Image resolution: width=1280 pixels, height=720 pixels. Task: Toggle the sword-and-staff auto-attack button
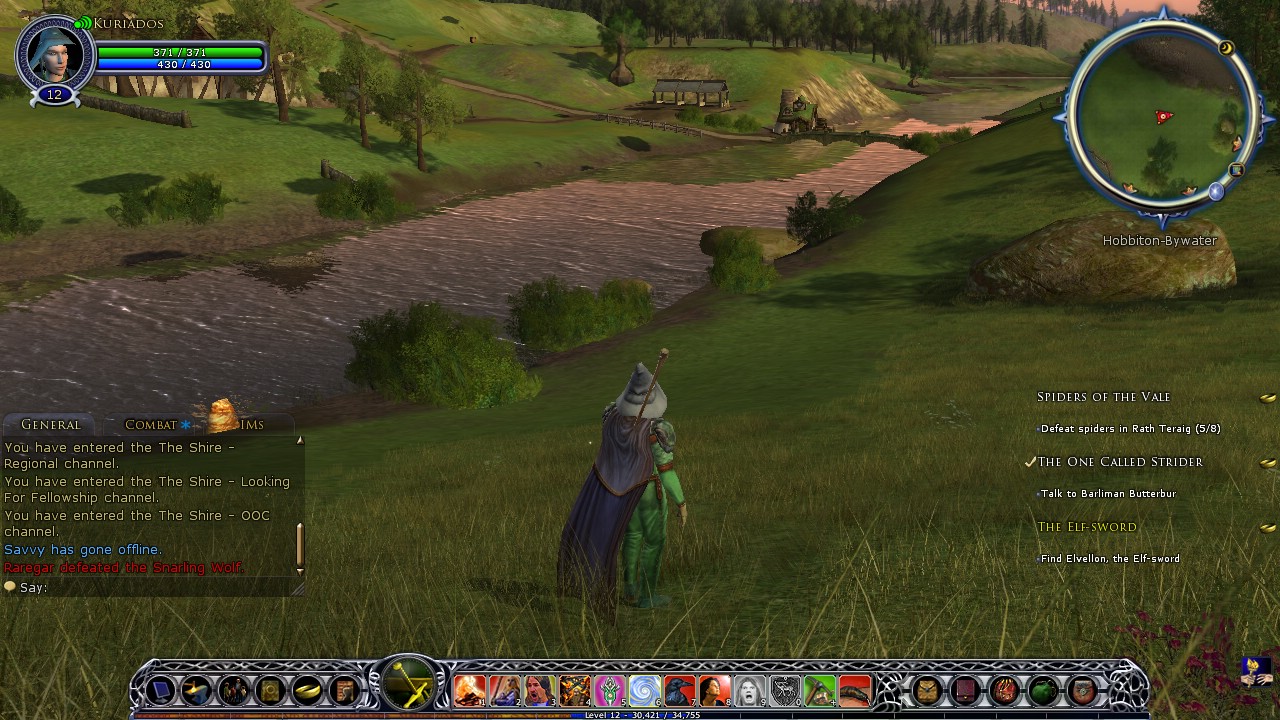point(409,685)
